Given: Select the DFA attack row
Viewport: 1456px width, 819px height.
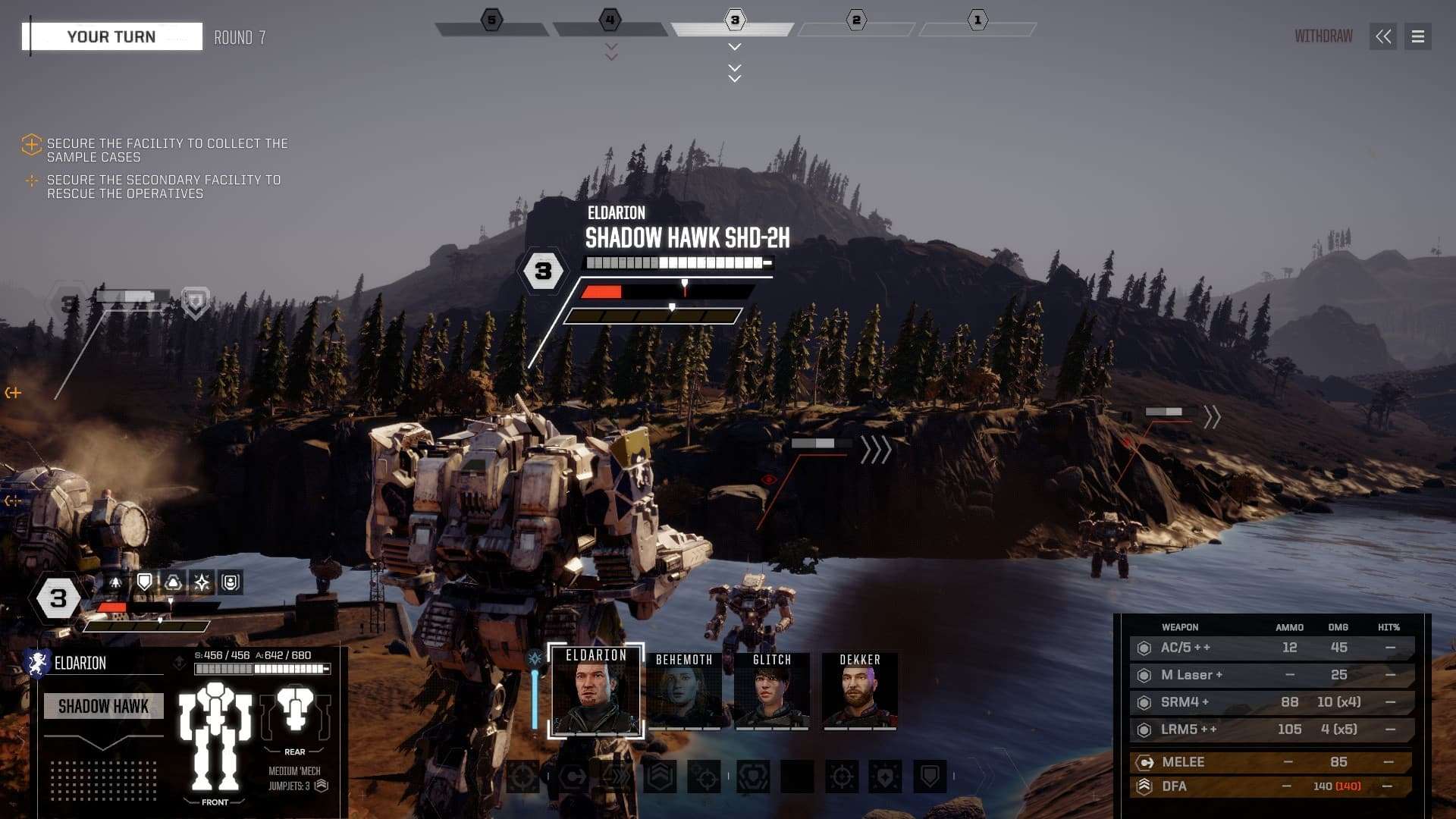Looking at the screenshot, I should coord(1271,786).
